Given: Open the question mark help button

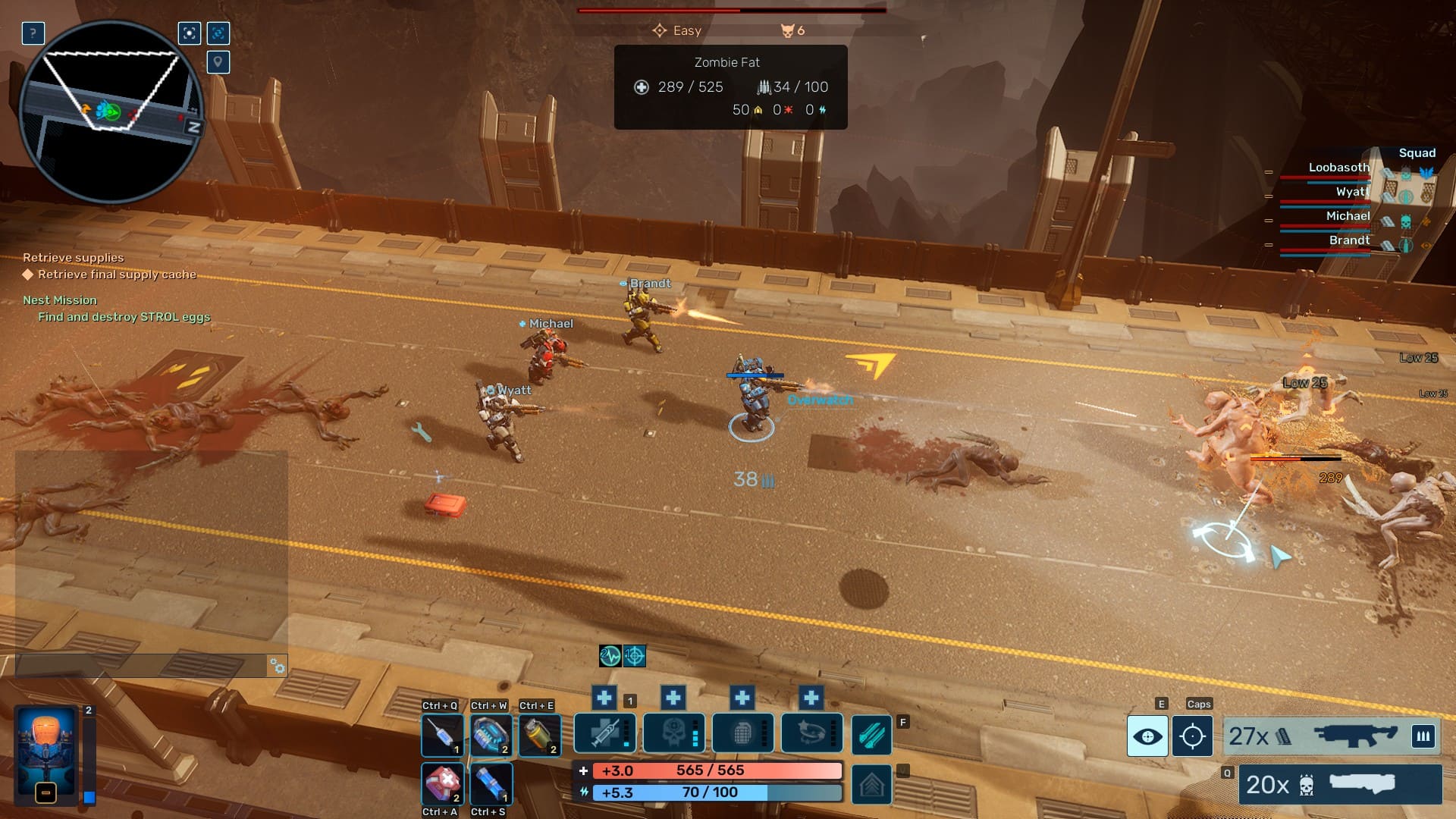Looking at the screenshot, I should pos(33,33).
